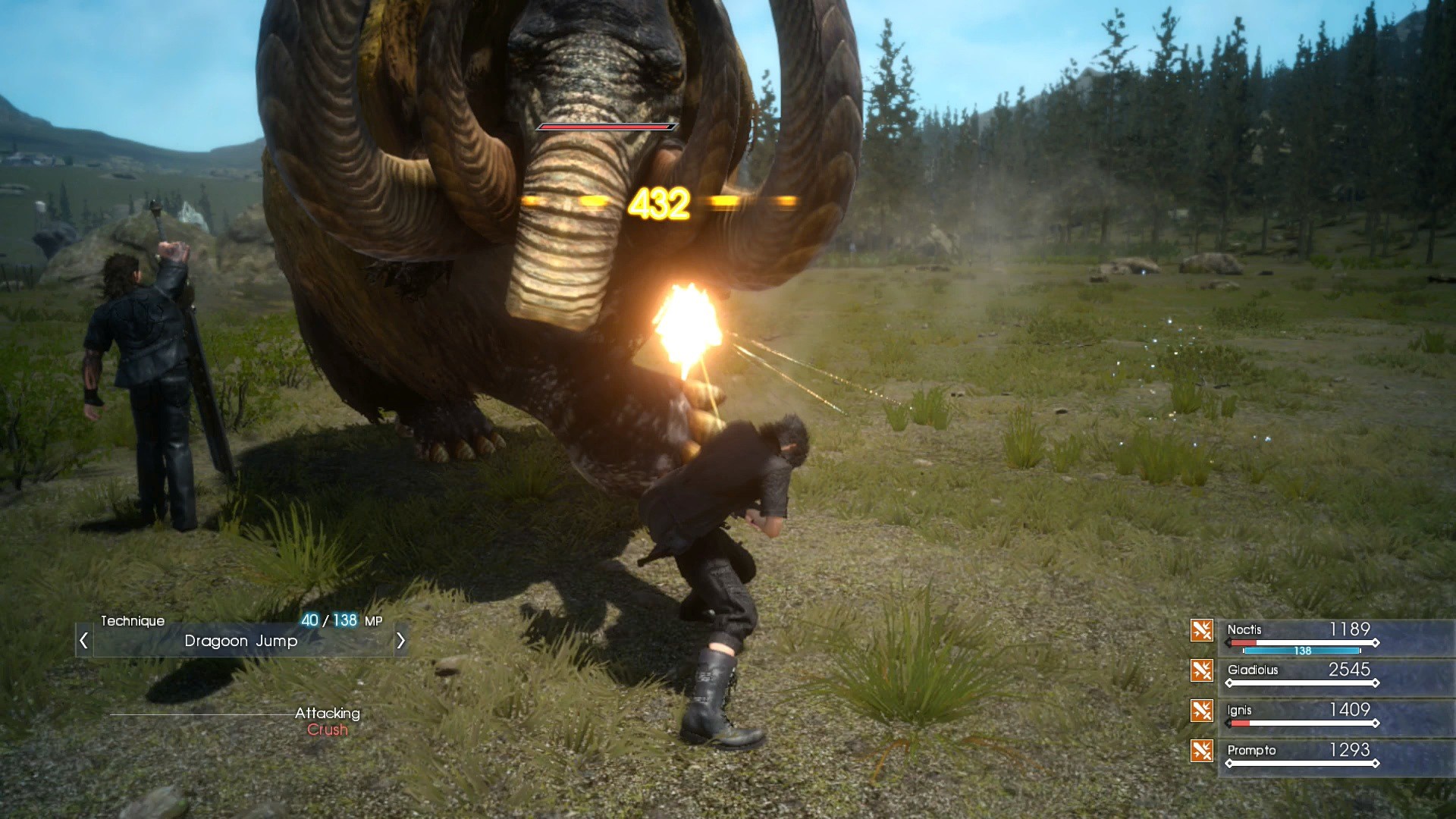Select Noctis's crossed-swords attack stance icon
This screenshot has height=819, width=1456.
point(1202,630)
